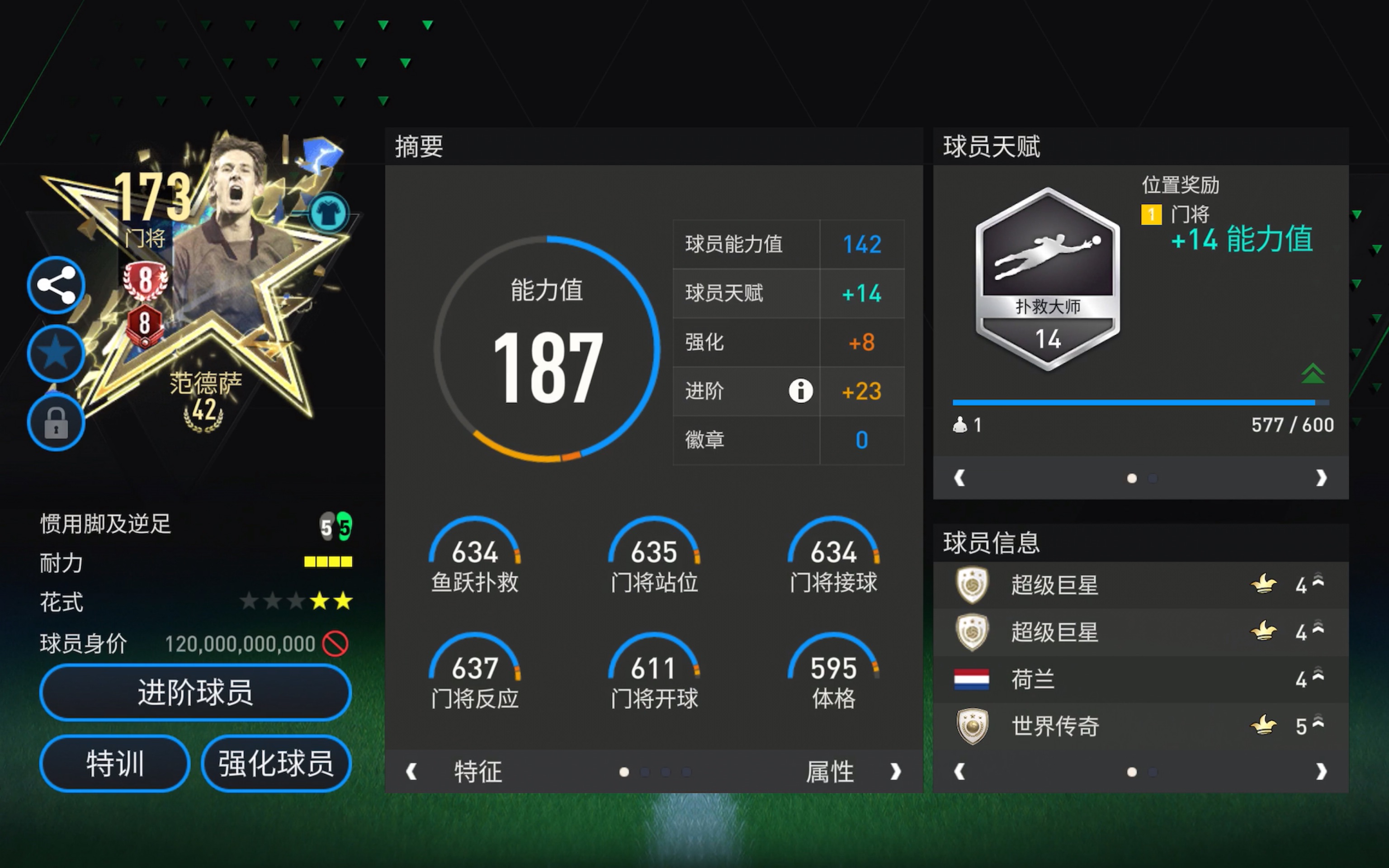Click the Netherlands flag in 球员信息
This screenshot has width=1389, height=868.
coord(971,679)
